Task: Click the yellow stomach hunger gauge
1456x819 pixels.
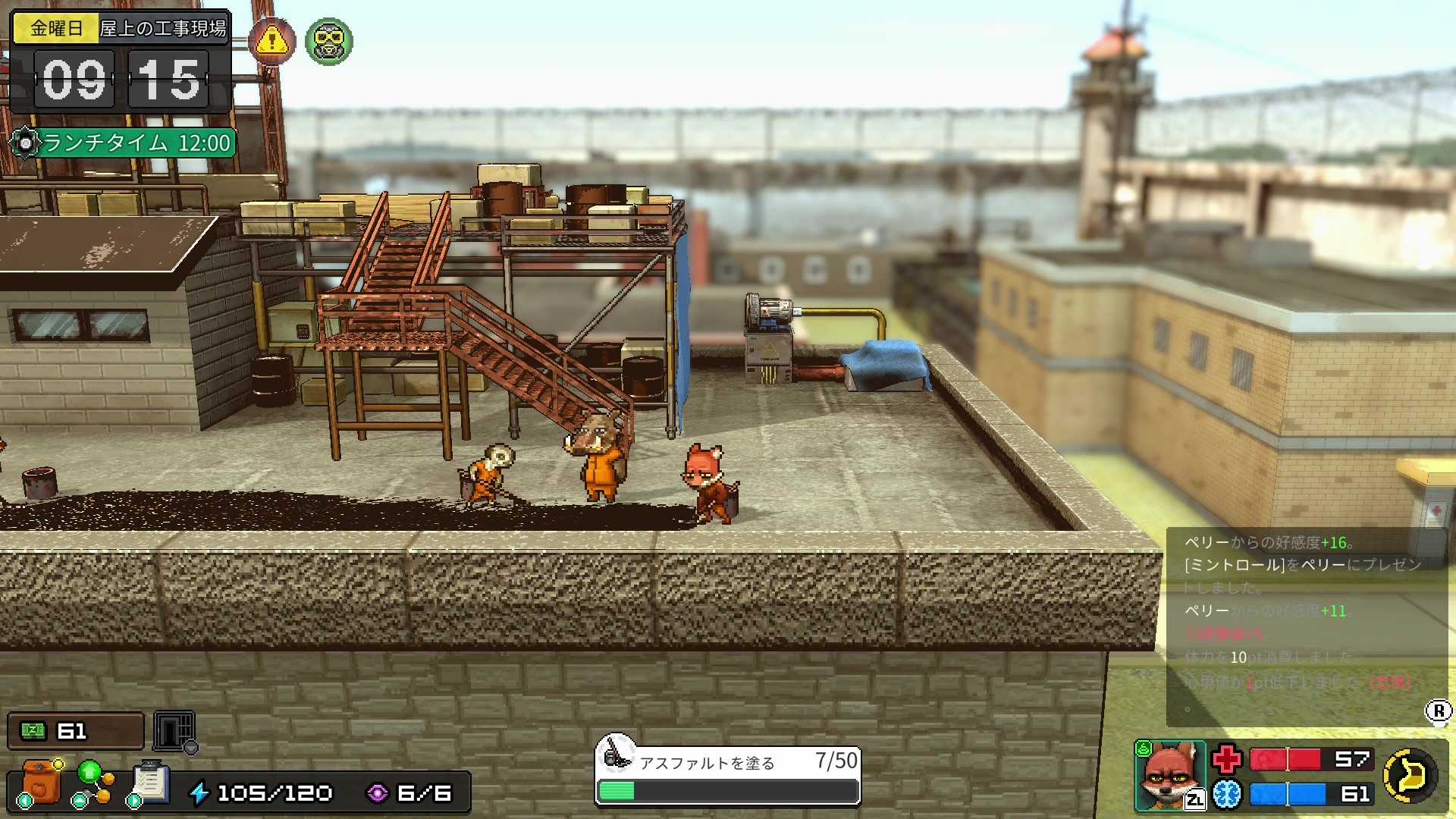Action: 1410,775
